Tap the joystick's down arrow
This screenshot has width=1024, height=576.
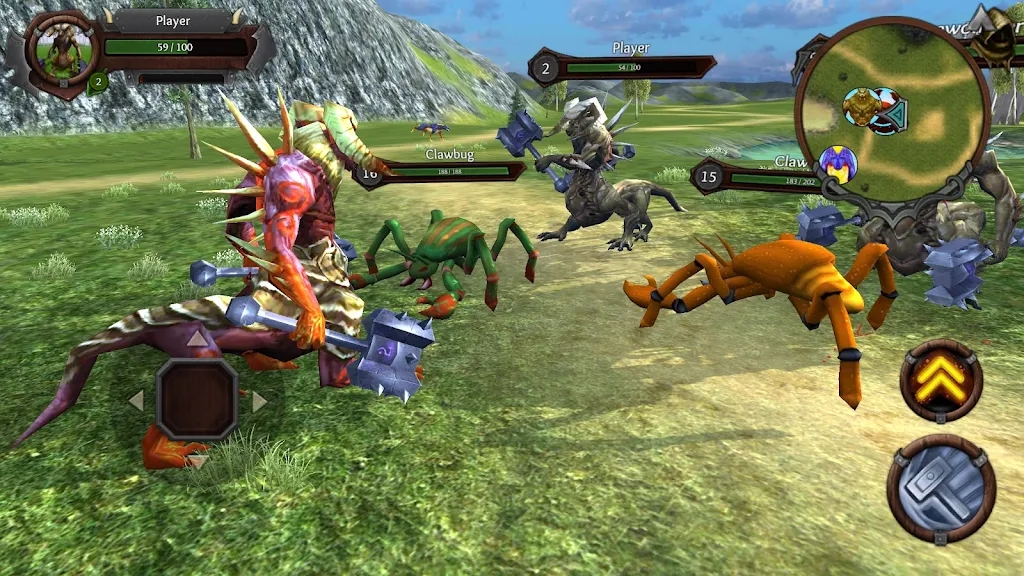coord(198,460)
